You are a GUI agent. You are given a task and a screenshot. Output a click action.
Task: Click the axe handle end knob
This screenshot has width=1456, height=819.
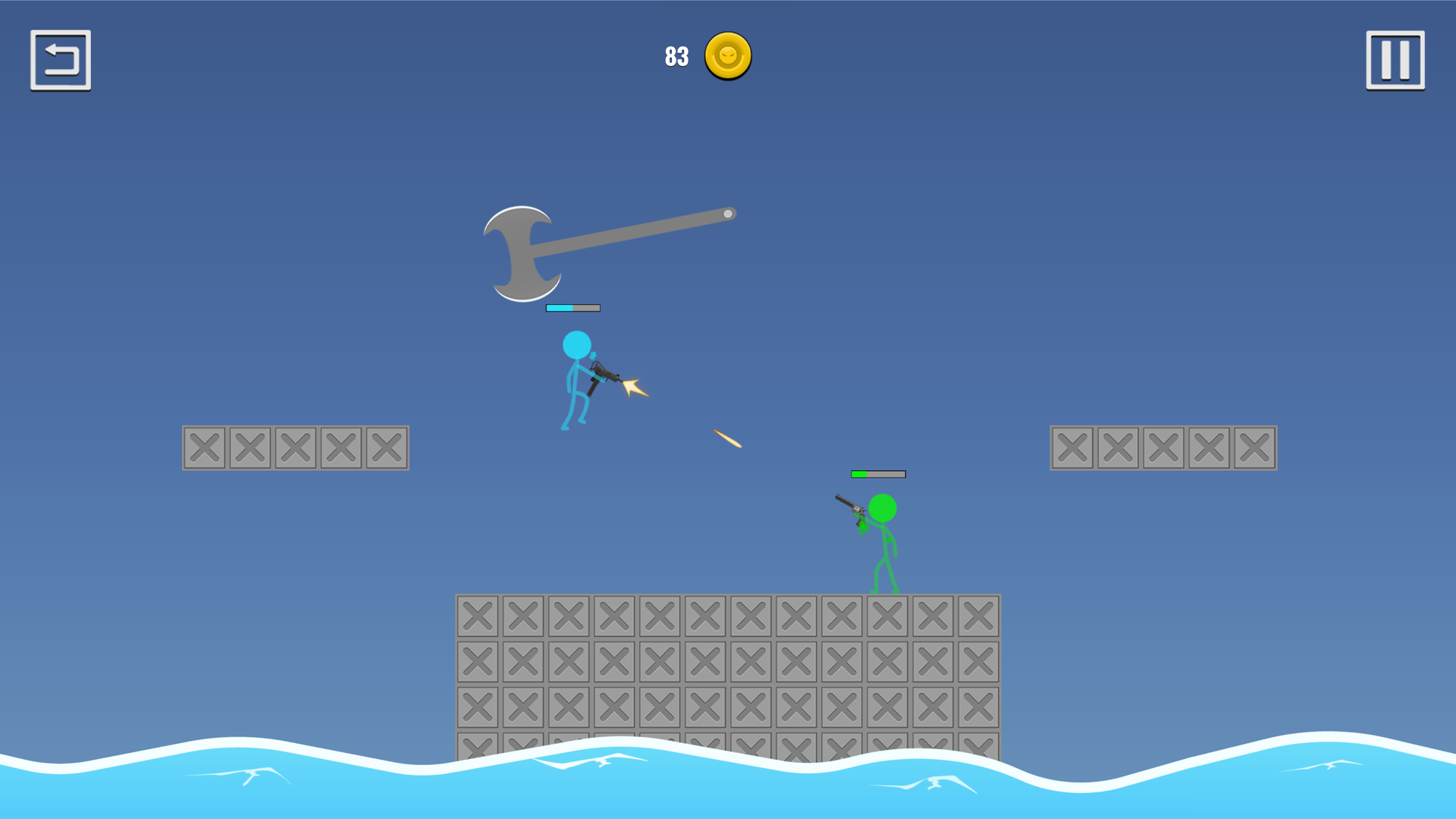tap(729, 214)
